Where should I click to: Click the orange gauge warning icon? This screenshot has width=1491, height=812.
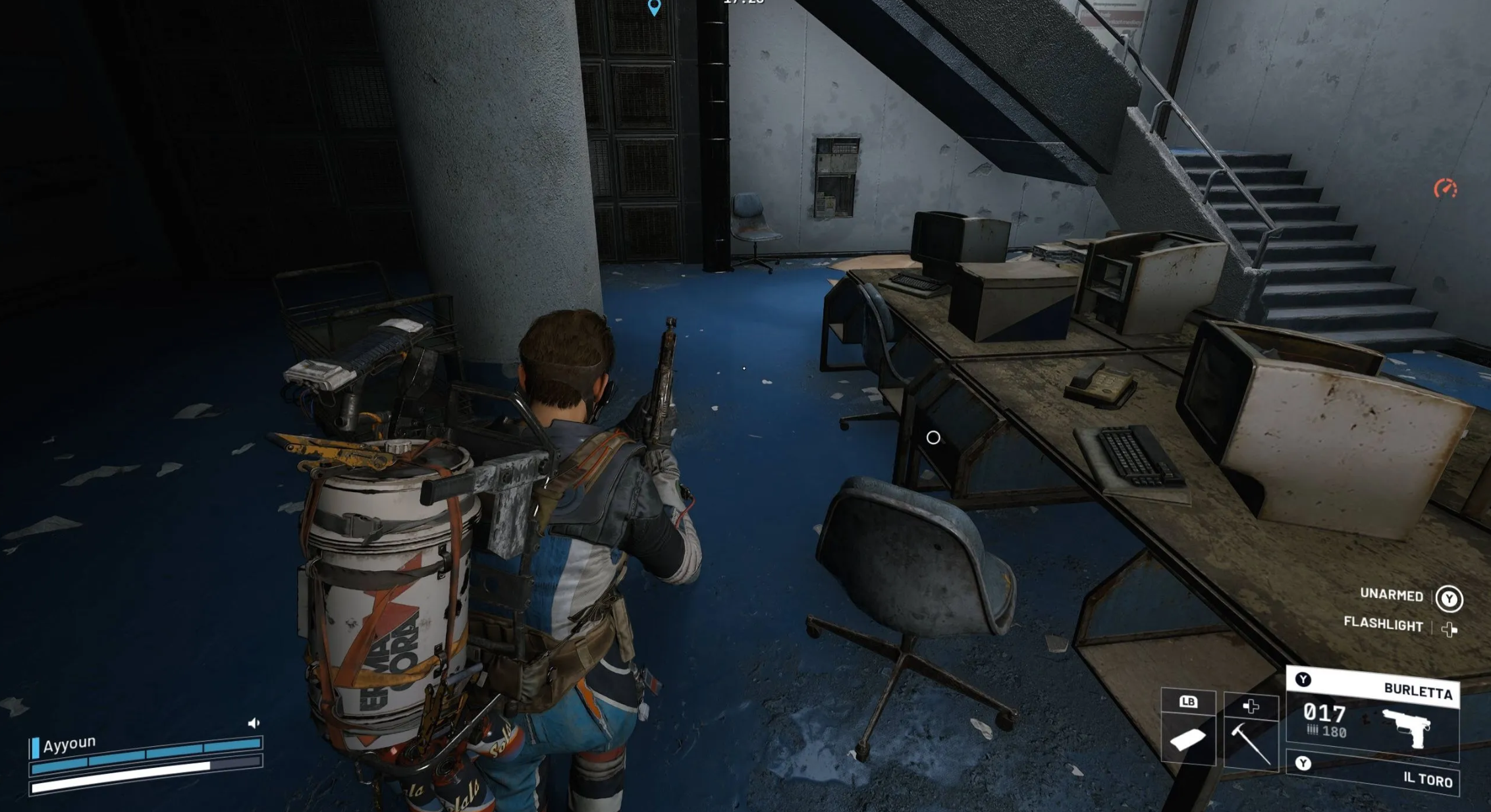point(1446,189)
